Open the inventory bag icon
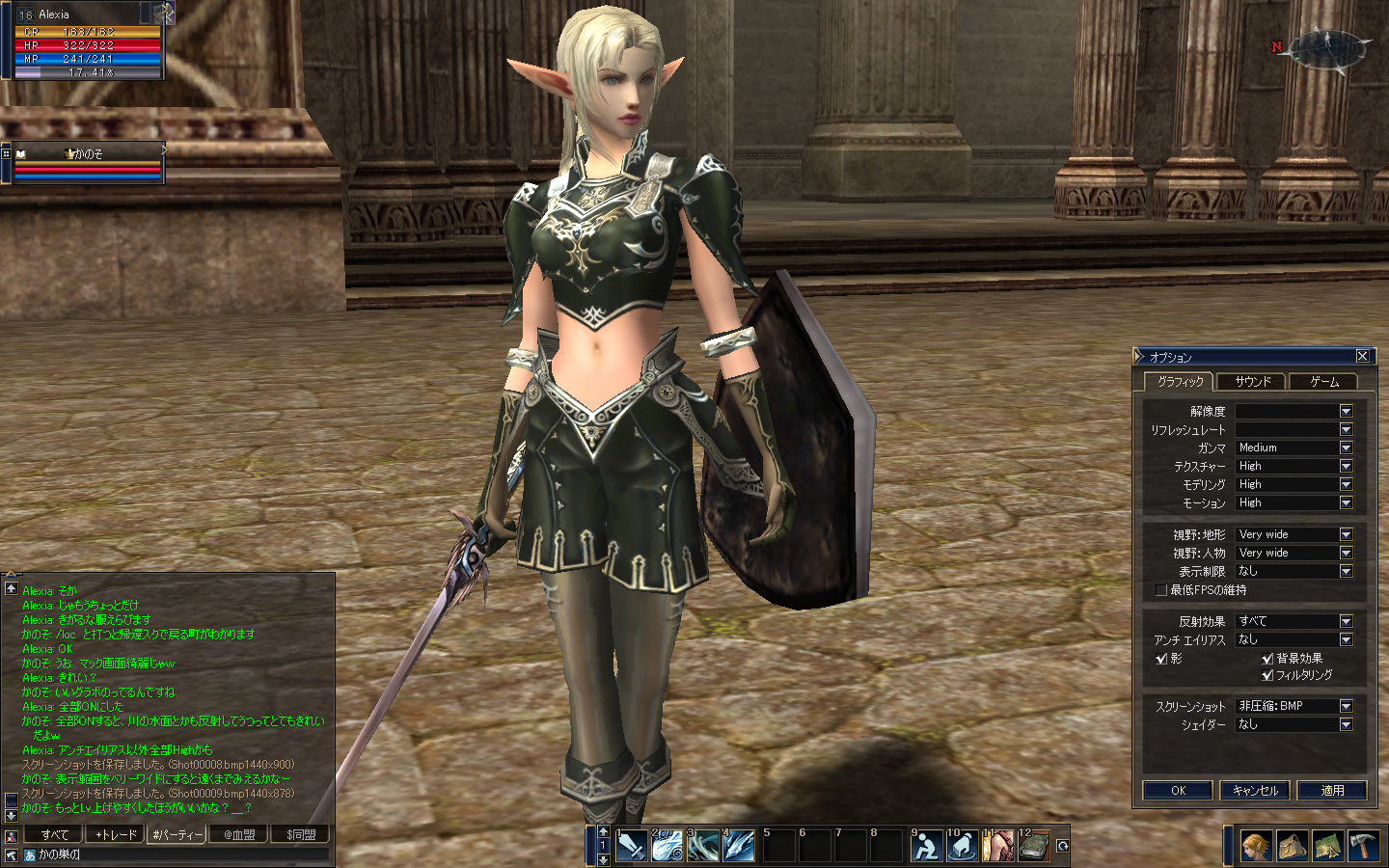This screenshot has height=868, width=1389. click(1292, 846)
